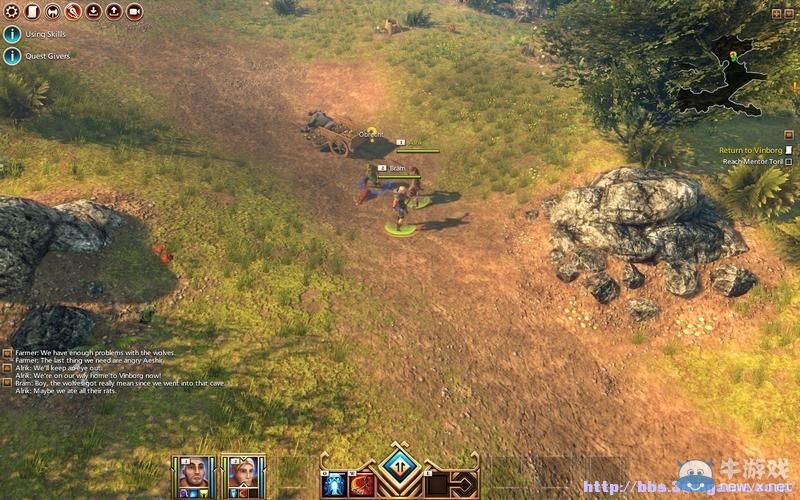Open the gear settings menu

(x=12, y=12)
